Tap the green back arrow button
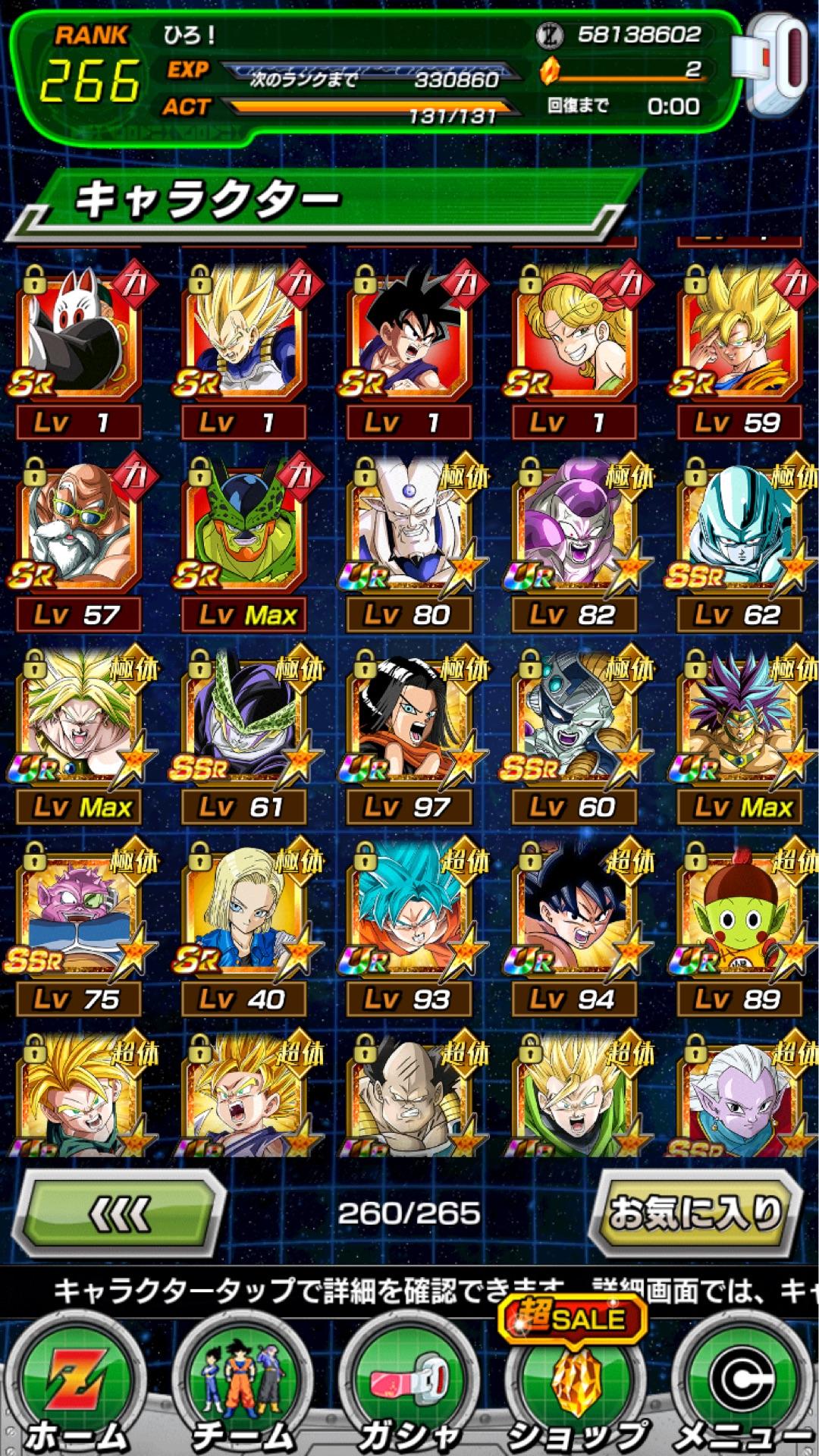This screenshot has width=819, height=1456. coord(121,1213)
